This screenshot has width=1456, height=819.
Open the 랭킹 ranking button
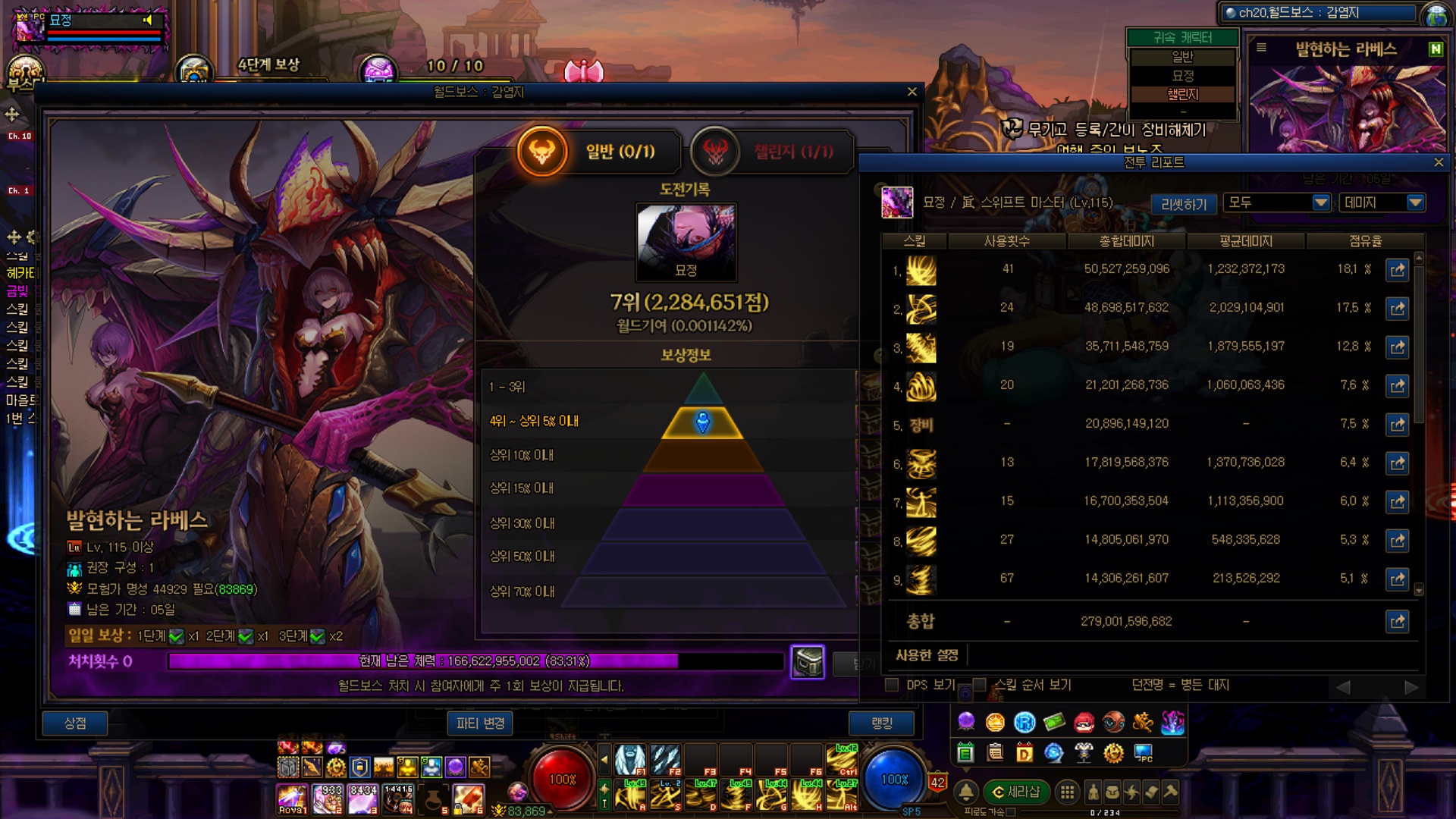(881, 723)
